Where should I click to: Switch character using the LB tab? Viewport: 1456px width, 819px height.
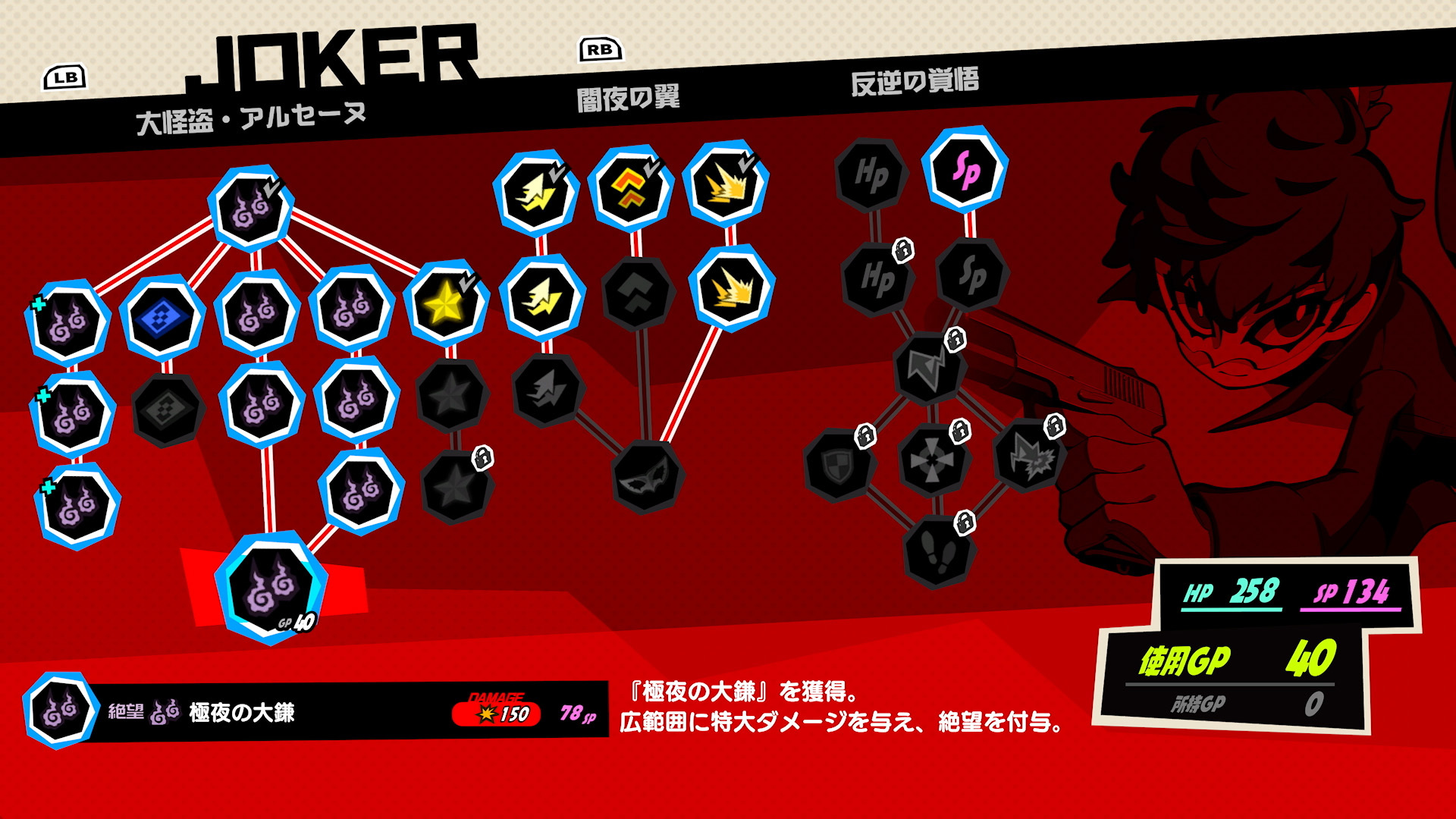point(64,76)
